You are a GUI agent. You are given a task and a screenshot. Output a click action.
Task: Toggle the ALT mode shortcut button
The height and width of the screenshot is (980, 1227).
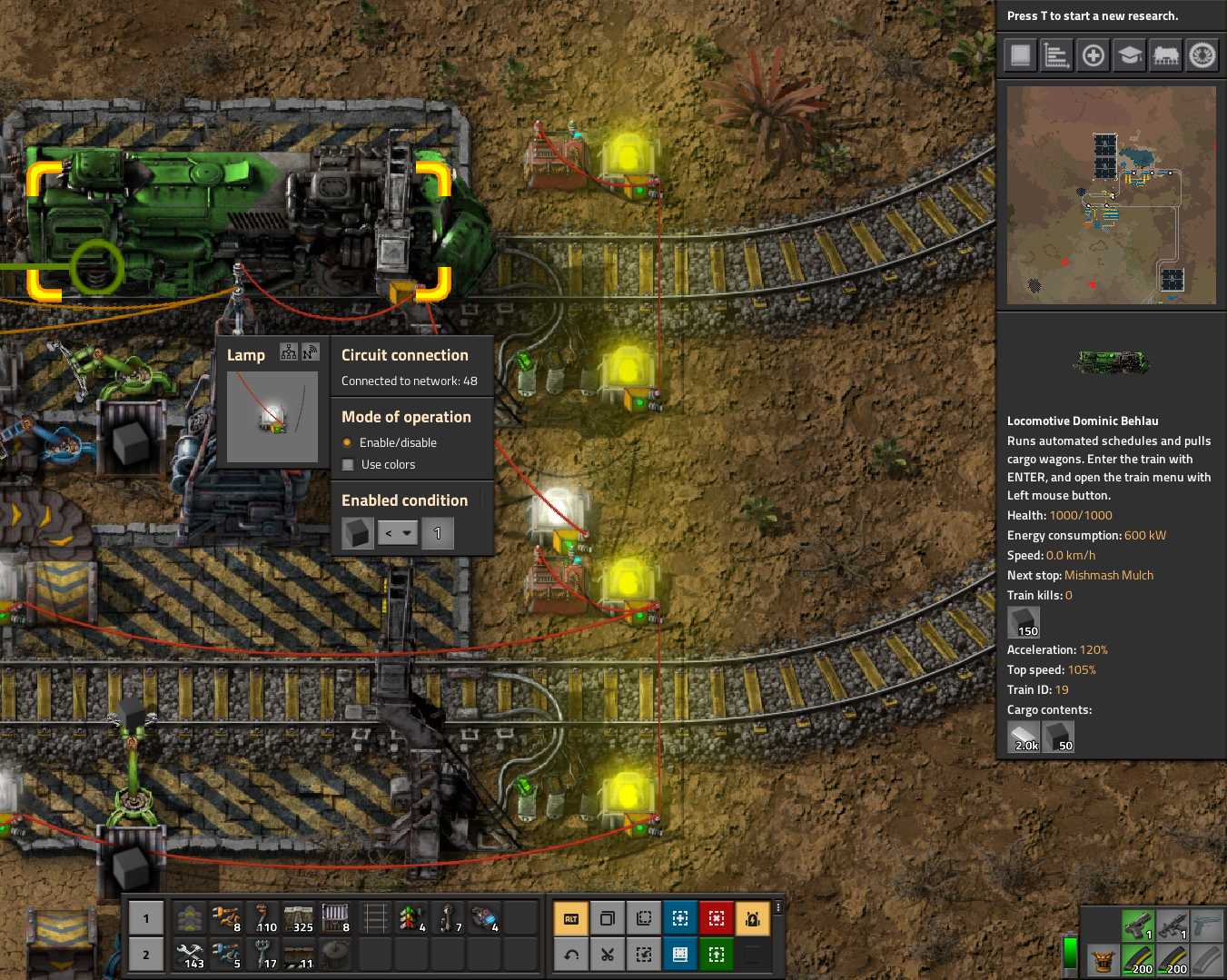[x=571, y=919]
